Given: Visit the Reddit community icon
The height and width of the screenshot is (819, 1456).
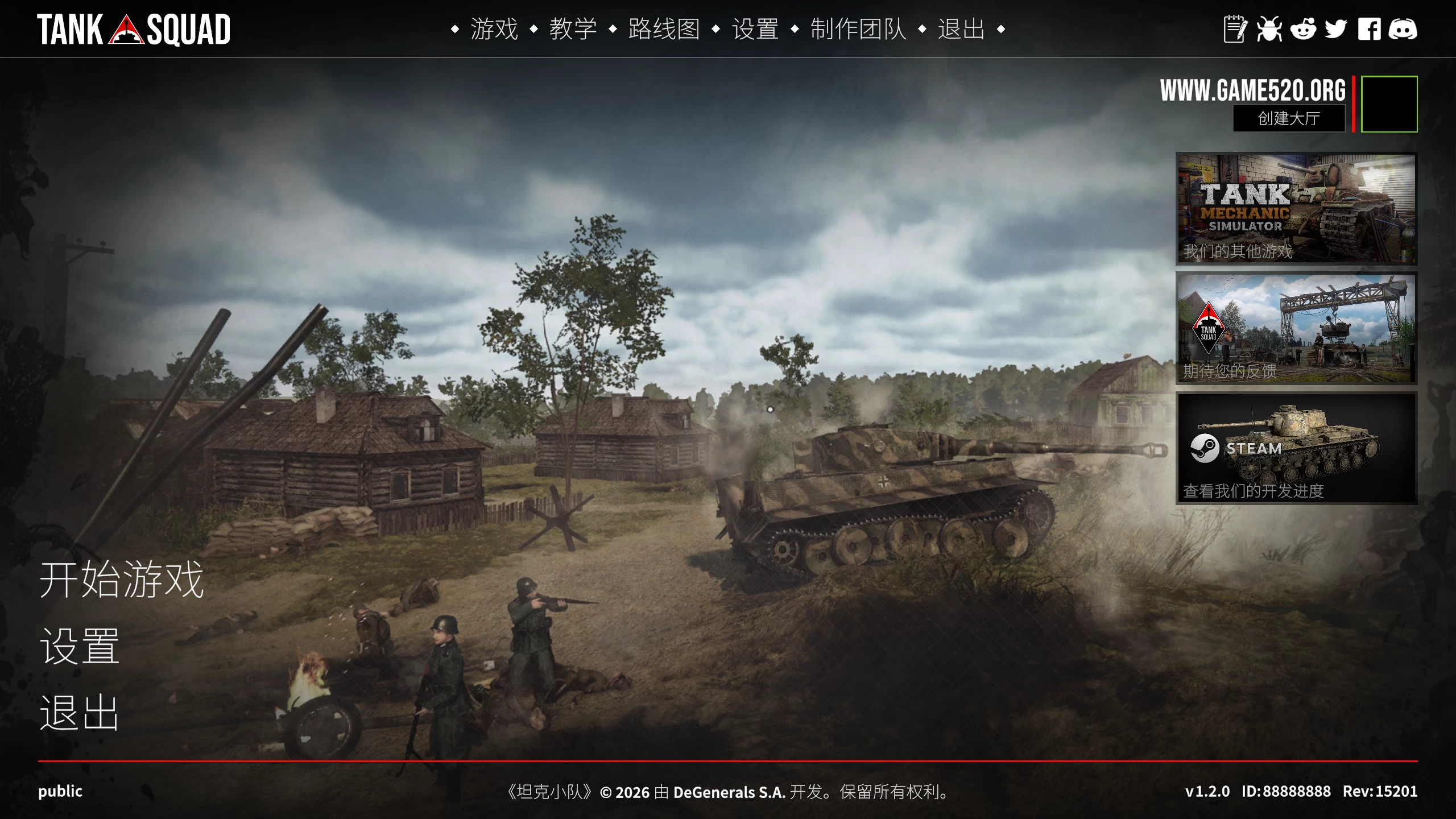Looking at the screenshot, I should click(1304, 30).
